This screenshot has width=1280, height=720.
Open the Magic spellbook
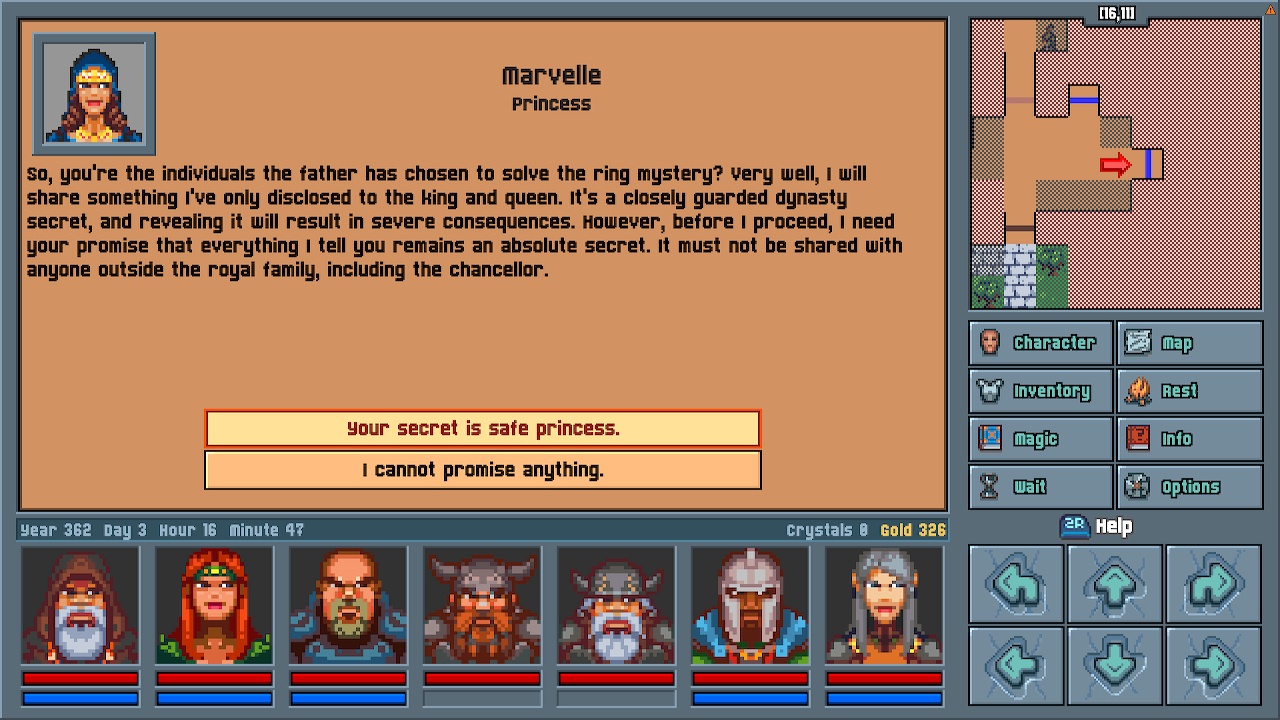pos(1039,438)
